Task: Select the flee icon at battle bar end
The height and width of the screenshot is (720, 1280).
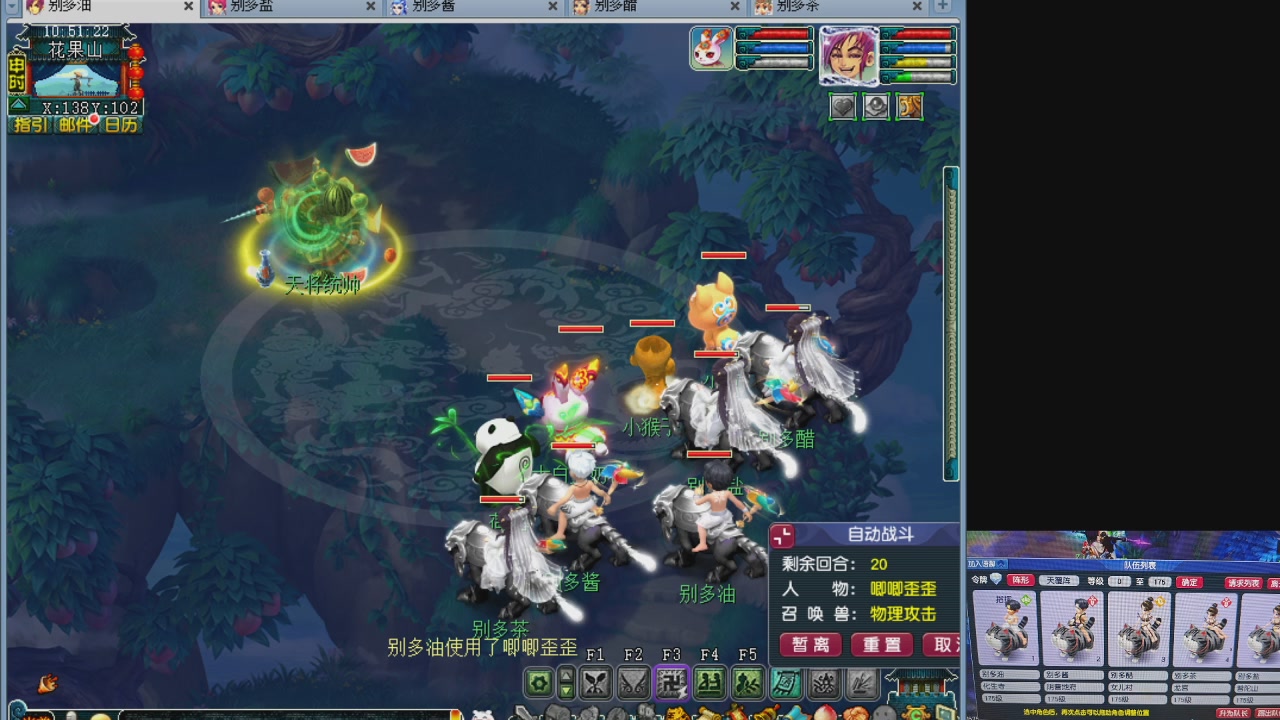Action: point(862,684)
